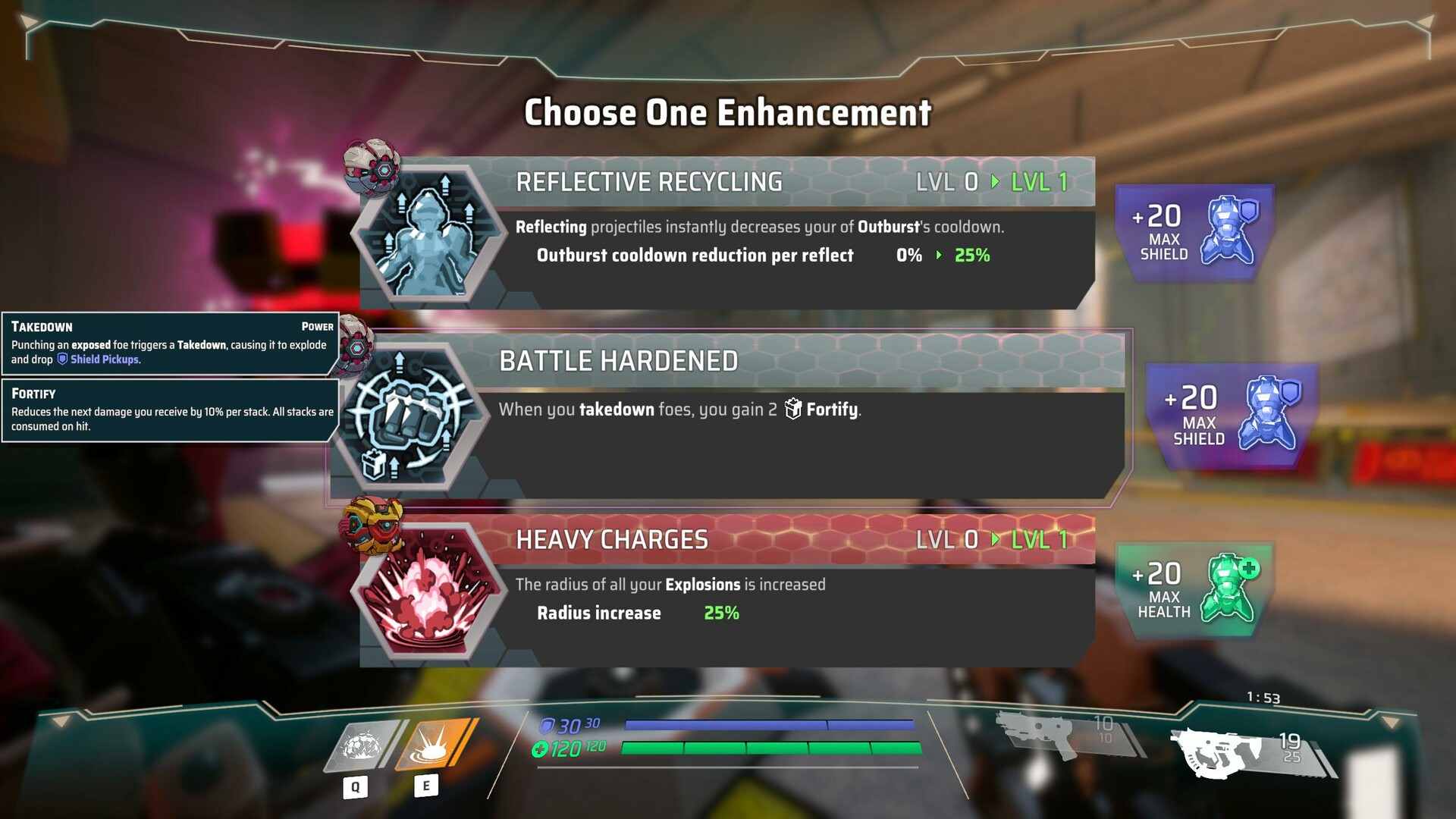Open the LVL 0 to LVL 1 arrow on Heavy Charges

pyautogui.click(x=996, y=540)
